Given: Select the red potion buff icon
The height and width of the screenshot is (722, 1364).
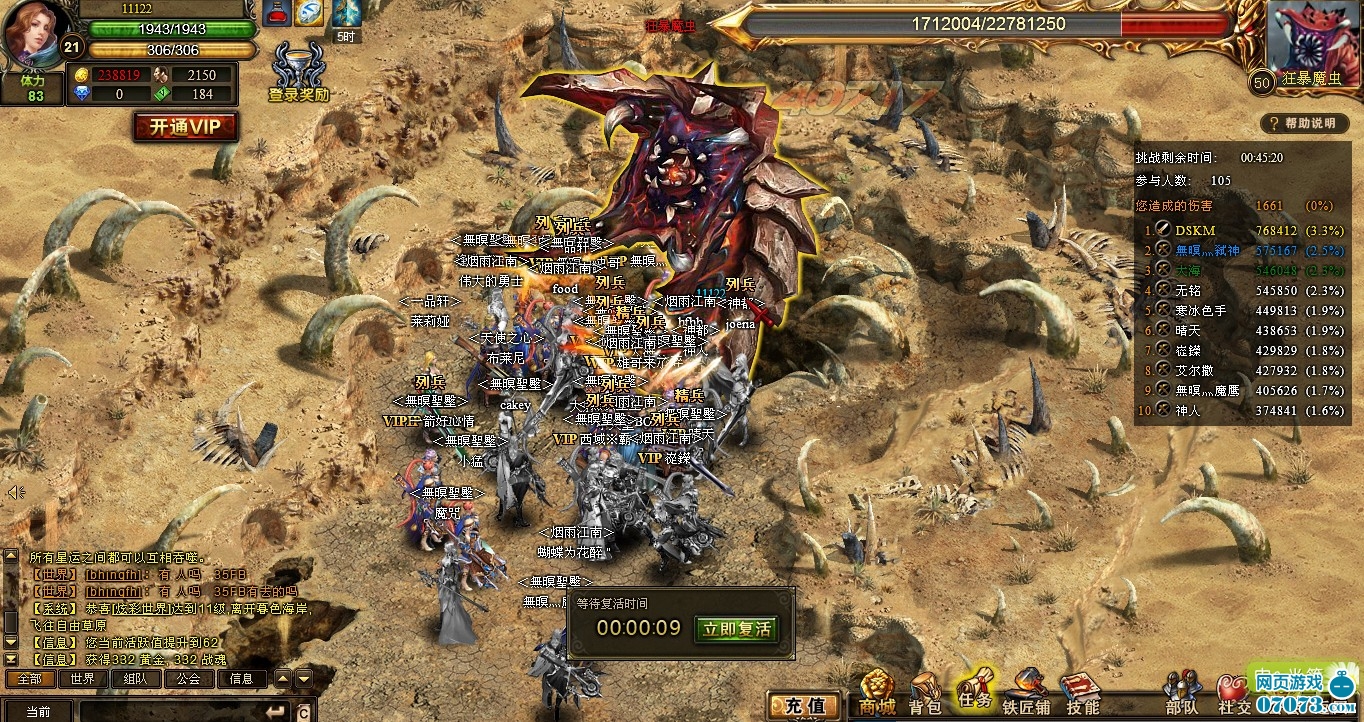Looking at the screenshot, I should [277, 13].
